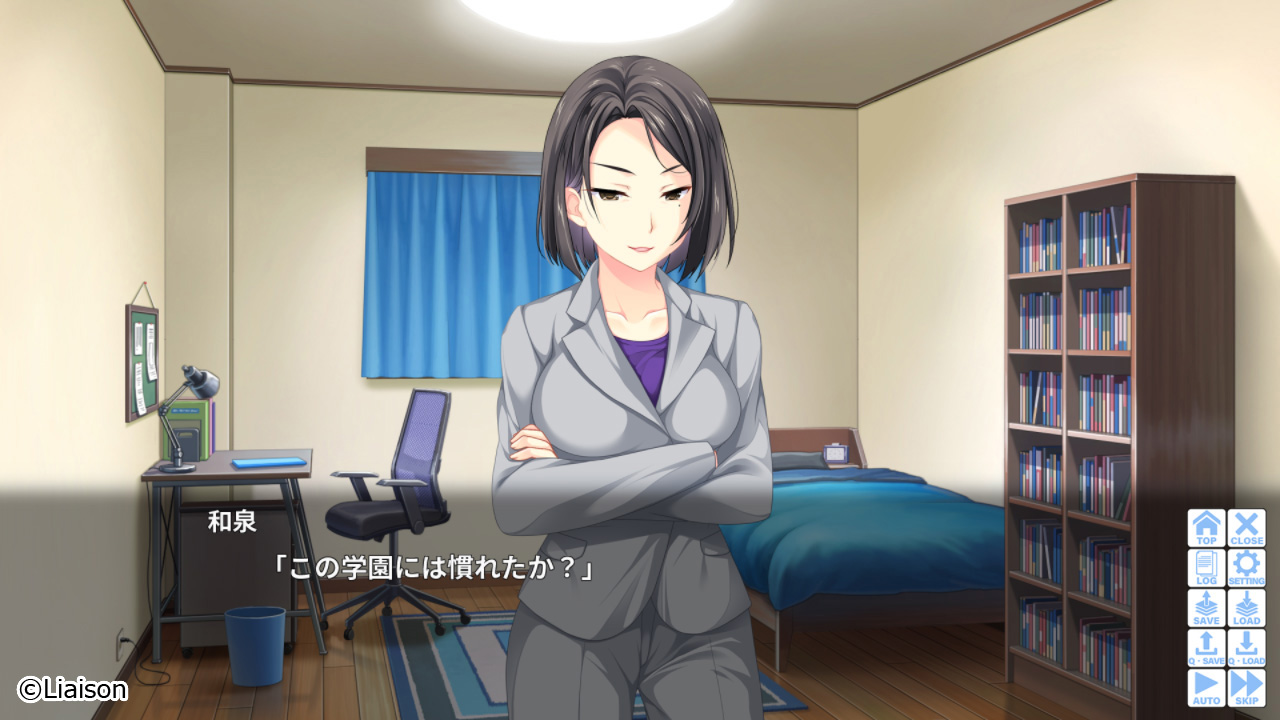1280x720 pixels.
Task: Open the dialogue LOG
Action: pos(1206,568)
